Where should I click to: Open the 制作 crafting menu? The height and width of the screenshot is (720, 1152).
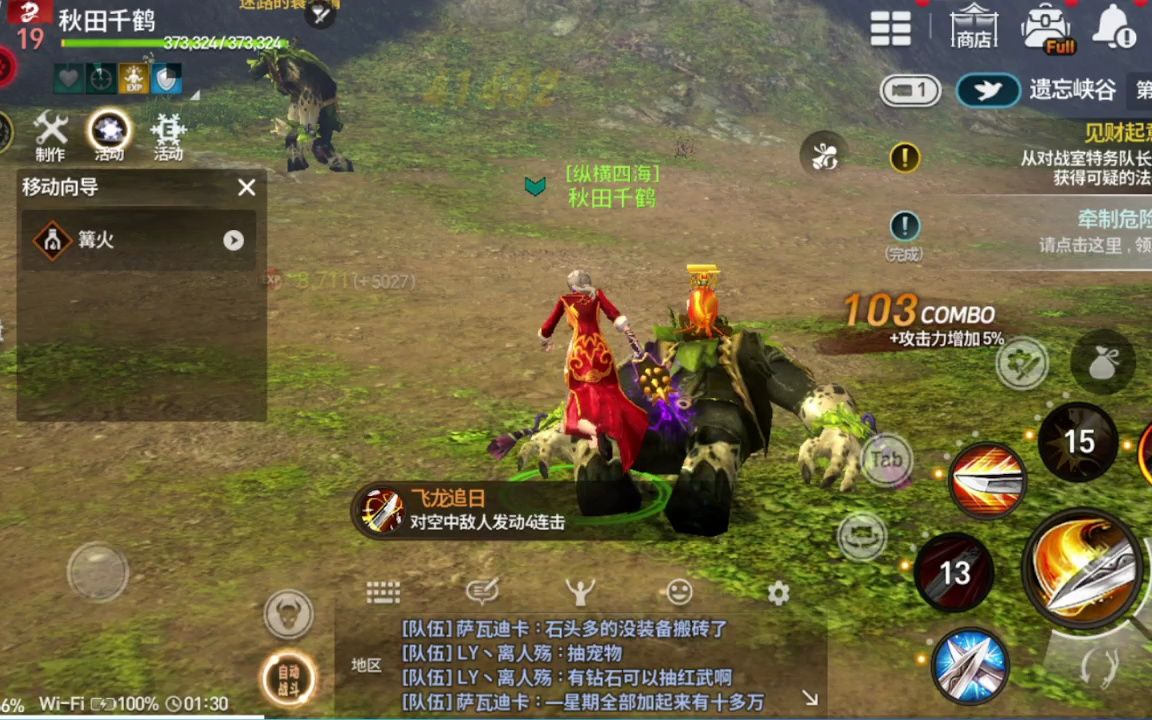(x=50, y=136)
